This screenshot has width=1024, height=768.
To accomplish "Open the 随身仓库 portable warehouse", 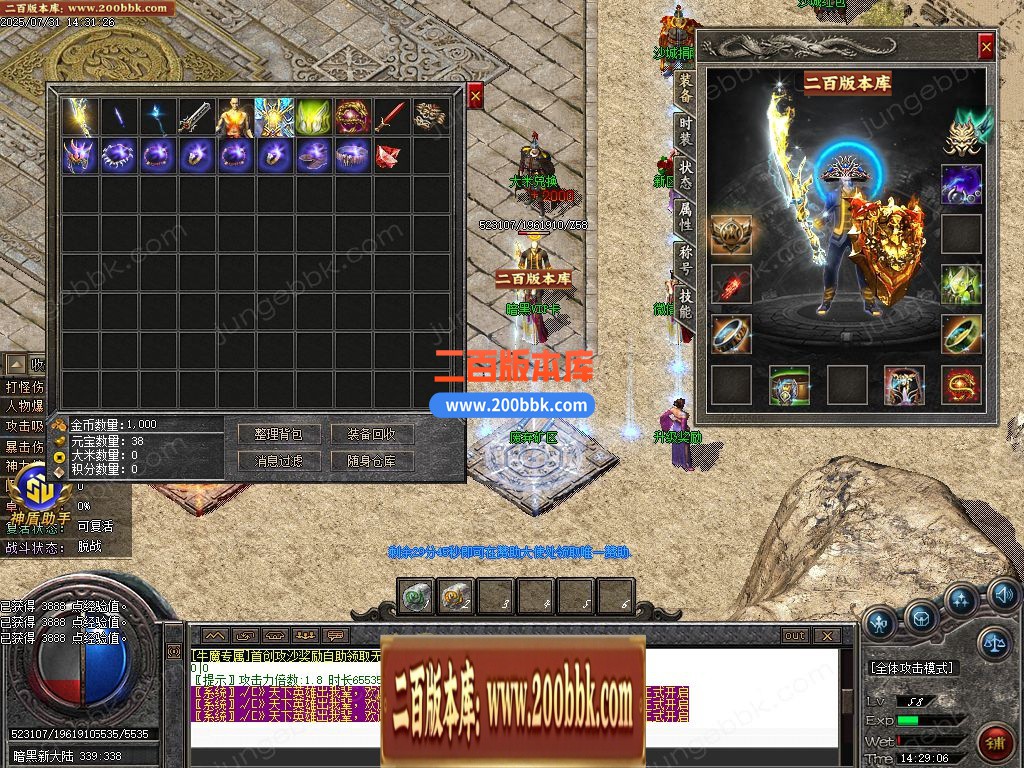I will (372, 461).
